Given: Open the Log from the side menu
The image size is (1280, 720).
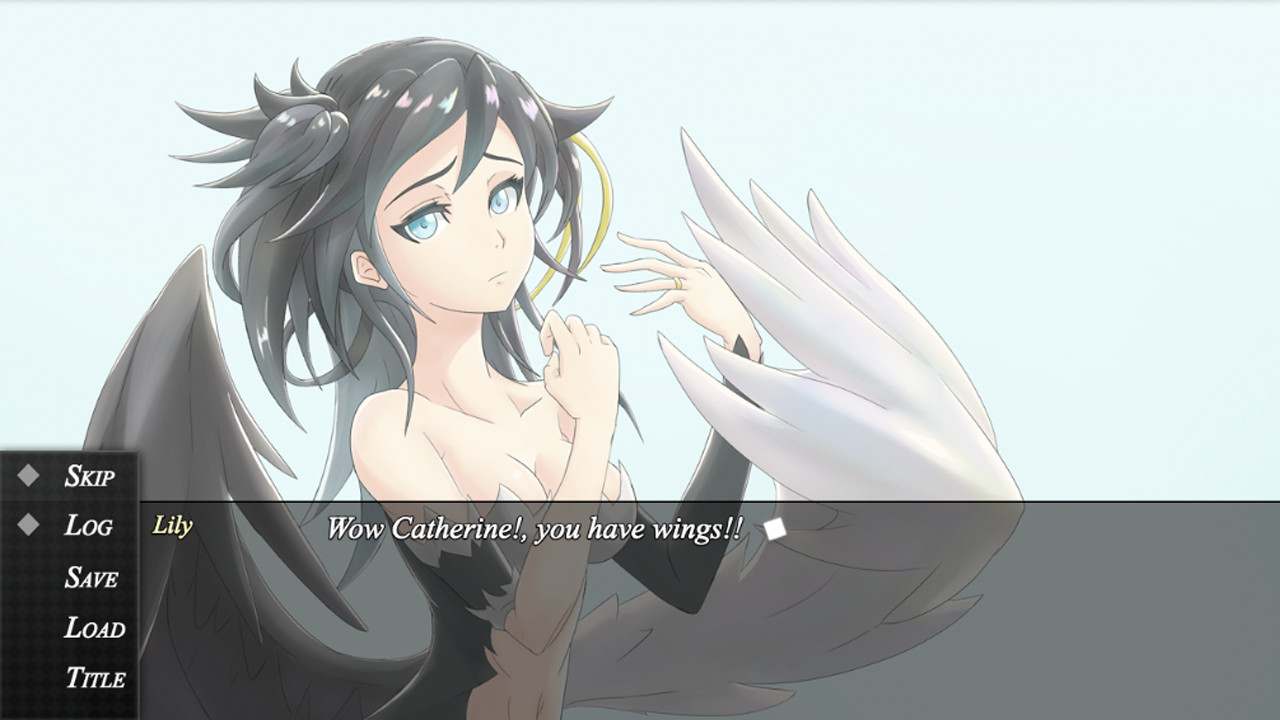Looking at the screenshot, I should [x=88, y=527].
